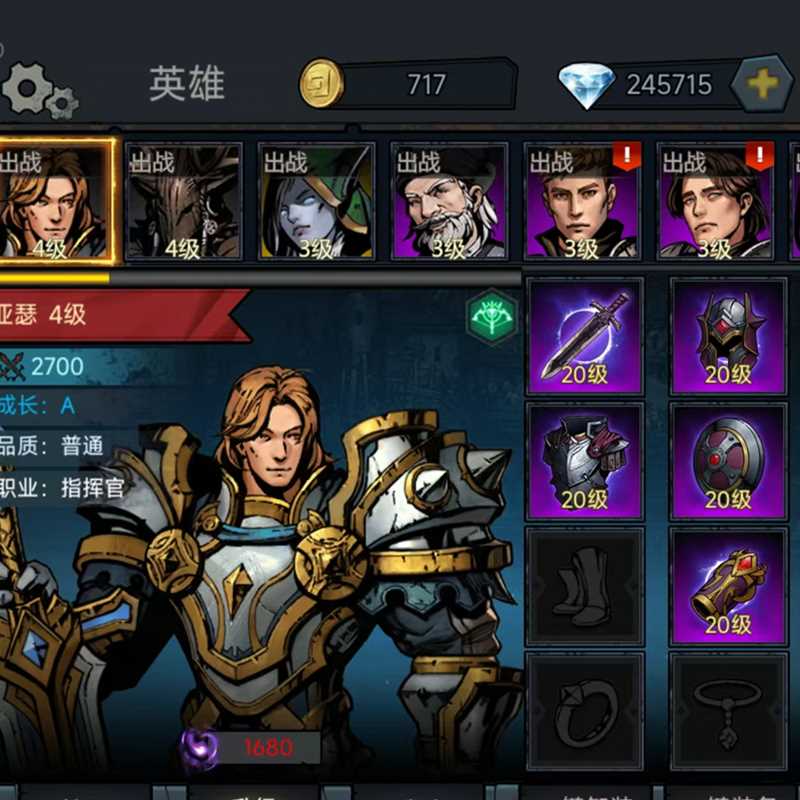Select the level 20 round shield slot
Viewport: 800px width, 800px height.
(728, 460)
